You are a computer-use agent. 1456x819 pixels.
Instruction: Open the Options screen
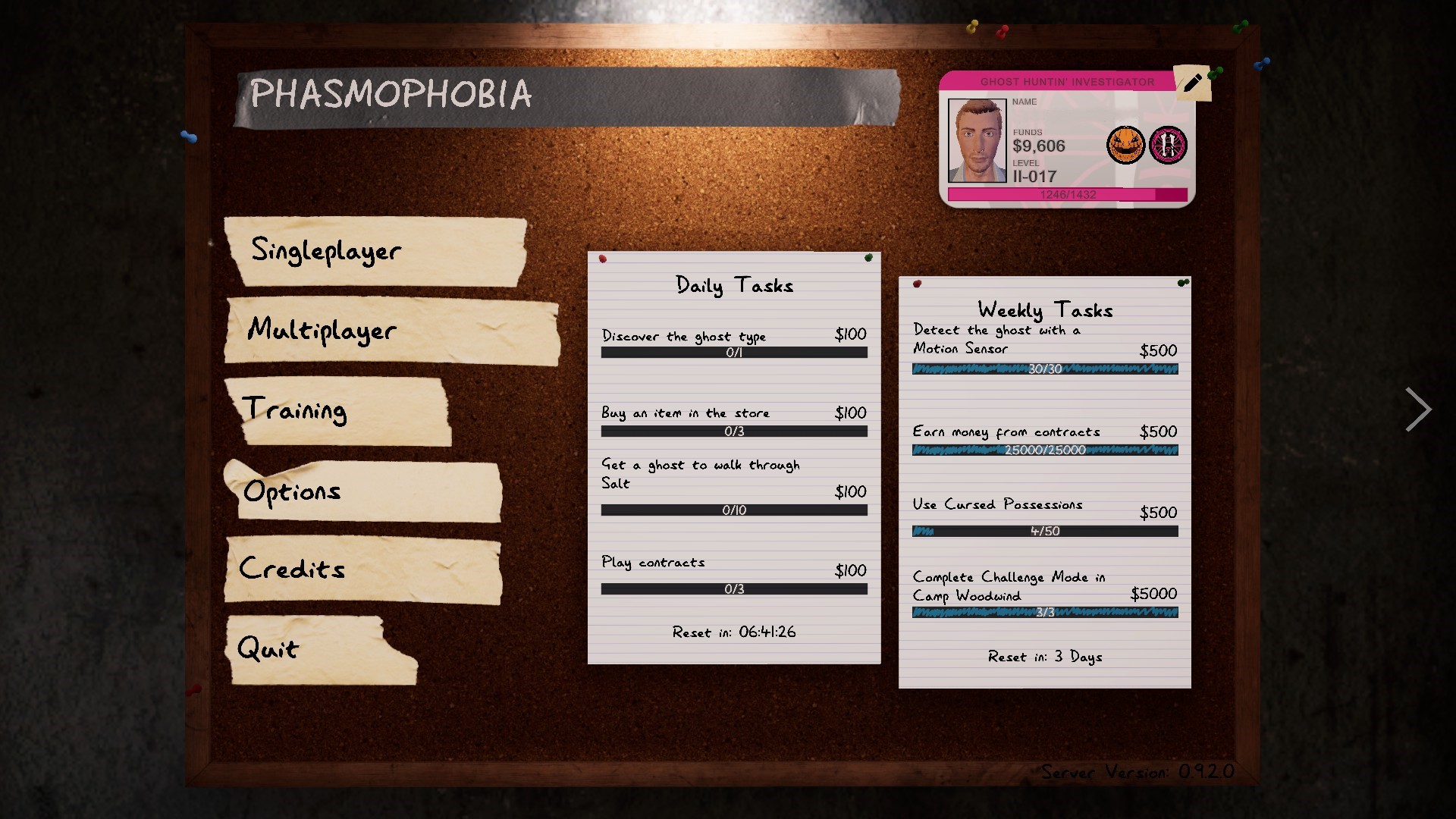293,491
